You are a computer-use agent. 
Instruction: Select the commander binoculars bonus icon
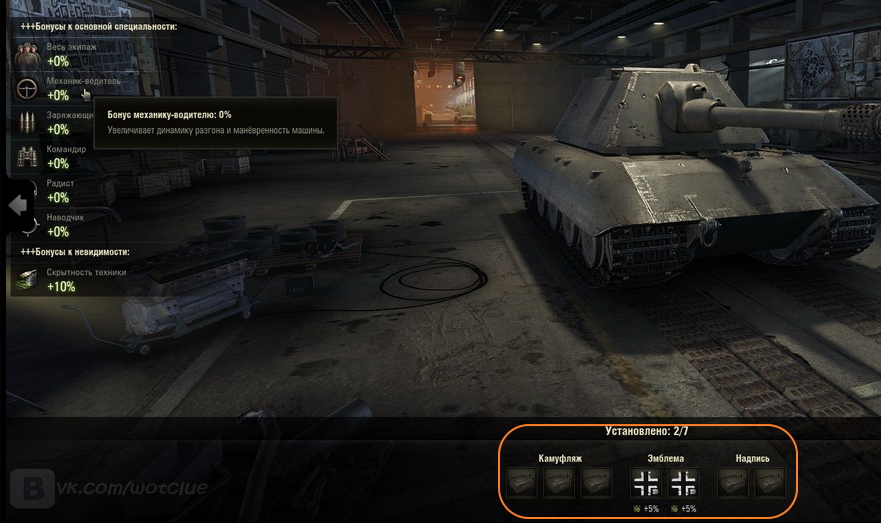[x=27, y=157]
